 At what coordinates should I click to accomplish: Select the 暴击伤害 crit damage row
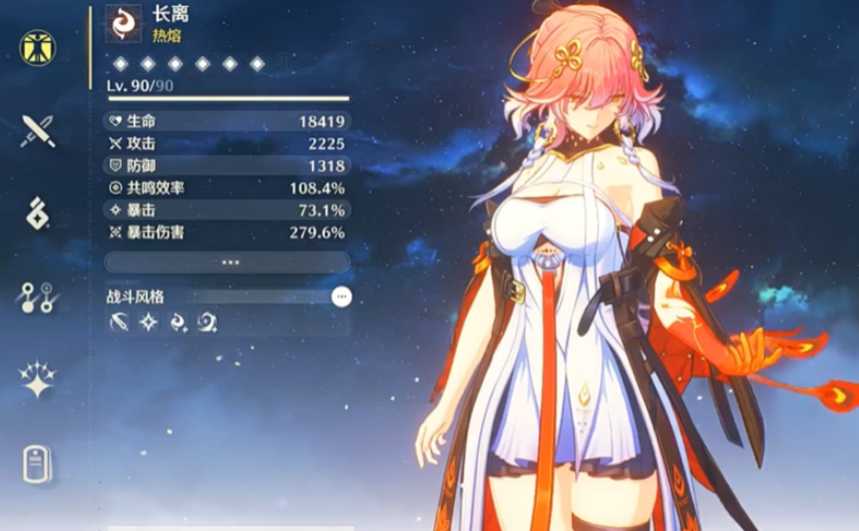227,232
